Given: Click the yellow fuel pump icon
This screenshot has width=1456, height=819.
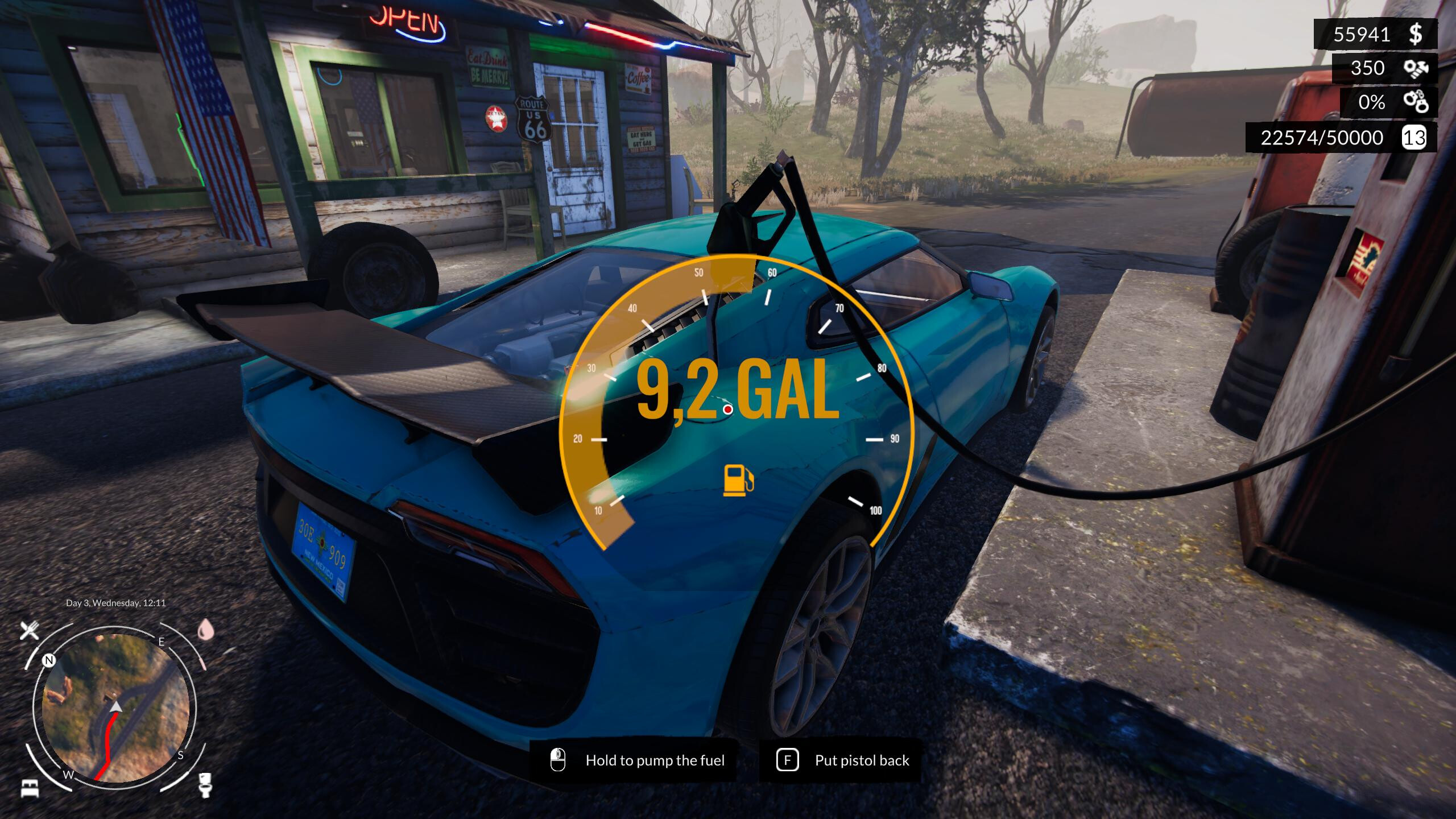Looking at the screenshot, I should [x=738, y=480].
